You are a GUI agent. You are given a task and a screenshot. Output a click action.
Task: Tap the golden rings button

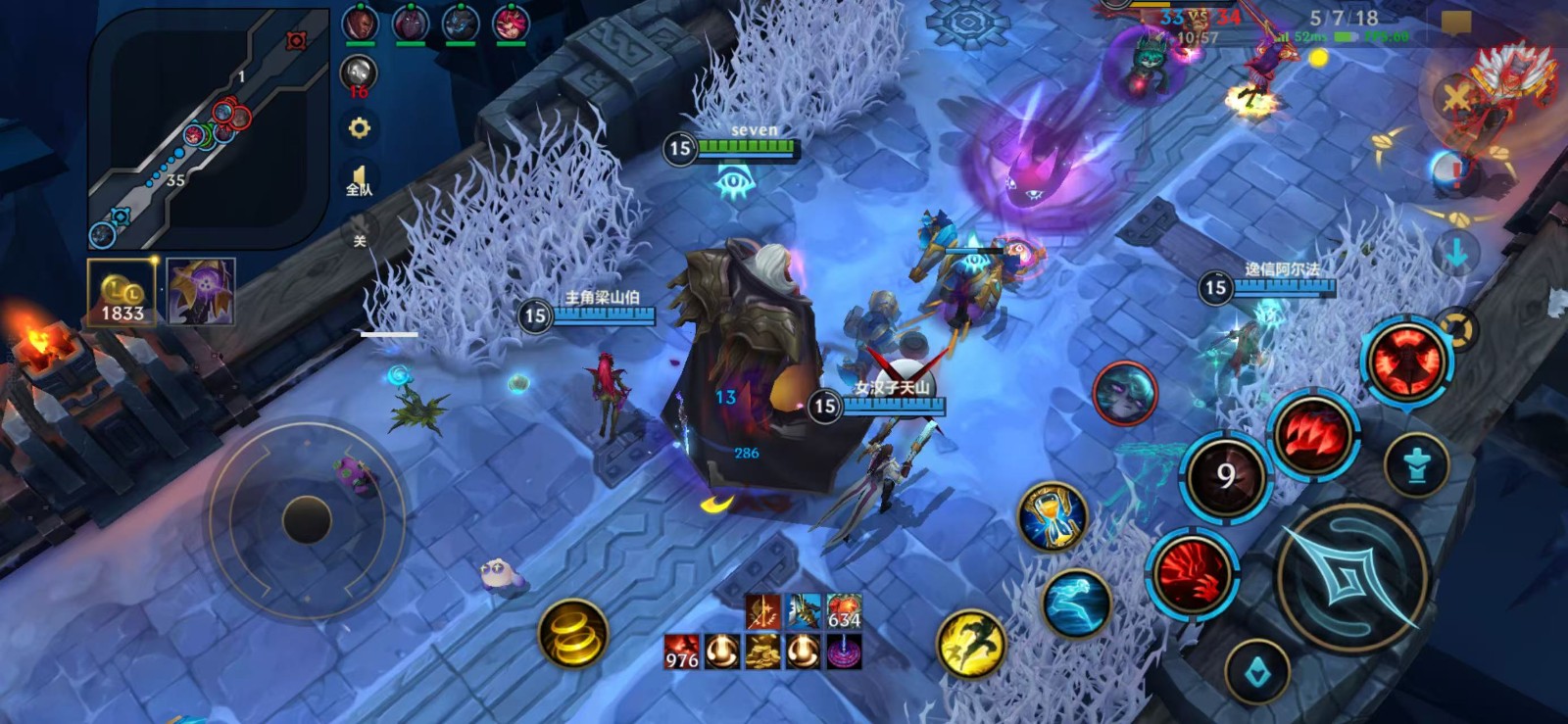[573, 634]
